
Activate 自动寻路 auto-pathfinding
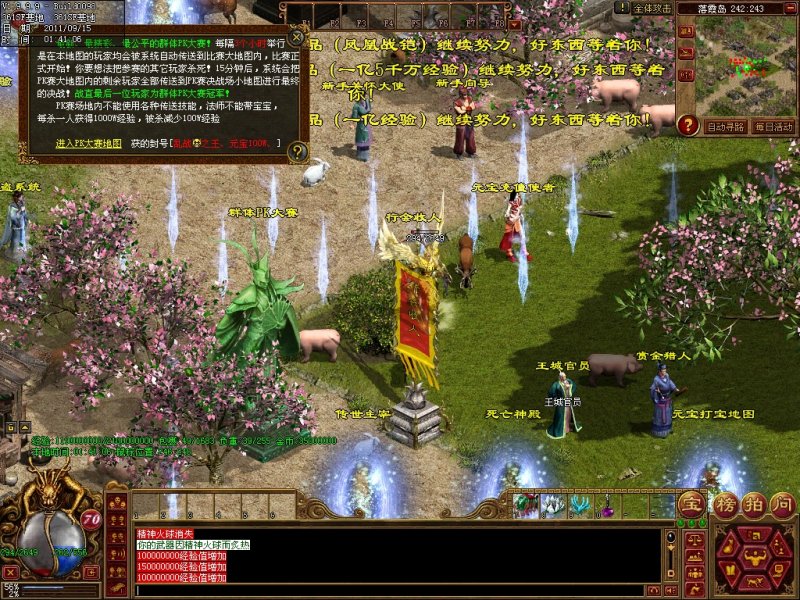click(x=725, y=127)
